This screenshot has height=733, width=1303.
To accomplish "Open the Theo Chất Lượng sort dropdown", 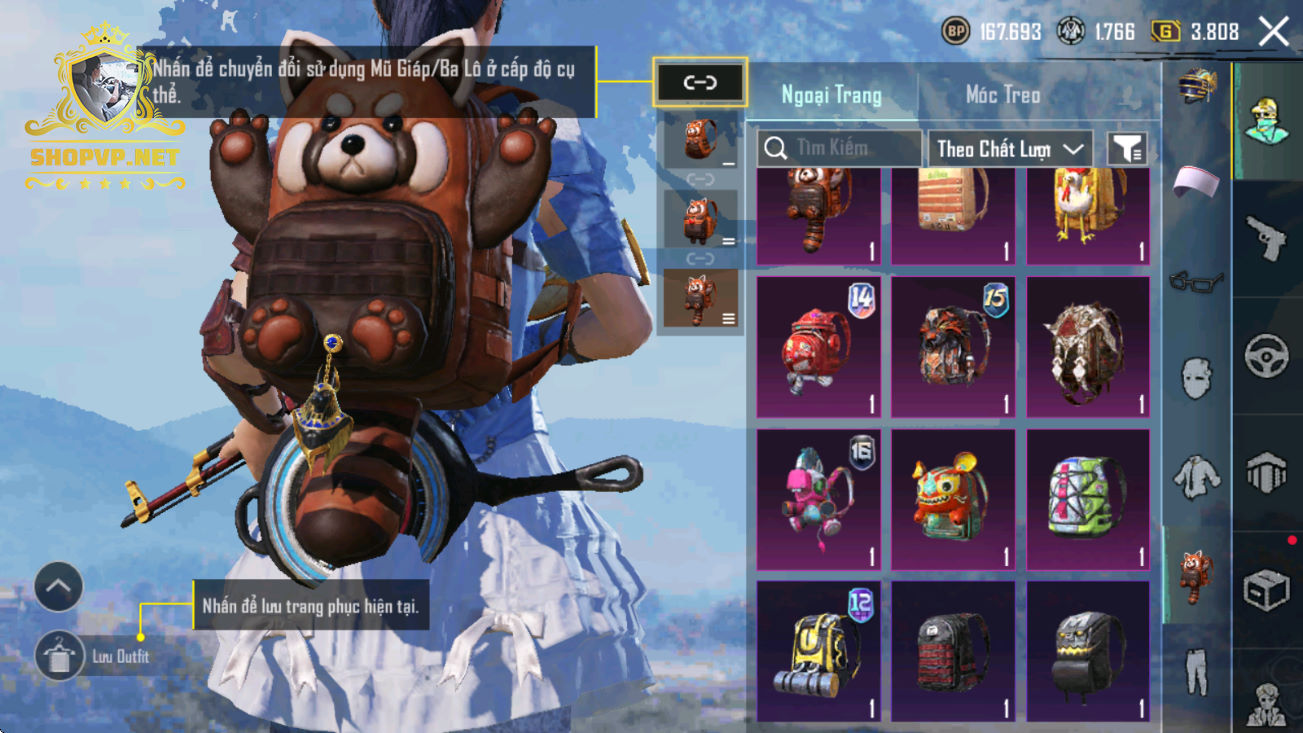I will [1009, 149].
